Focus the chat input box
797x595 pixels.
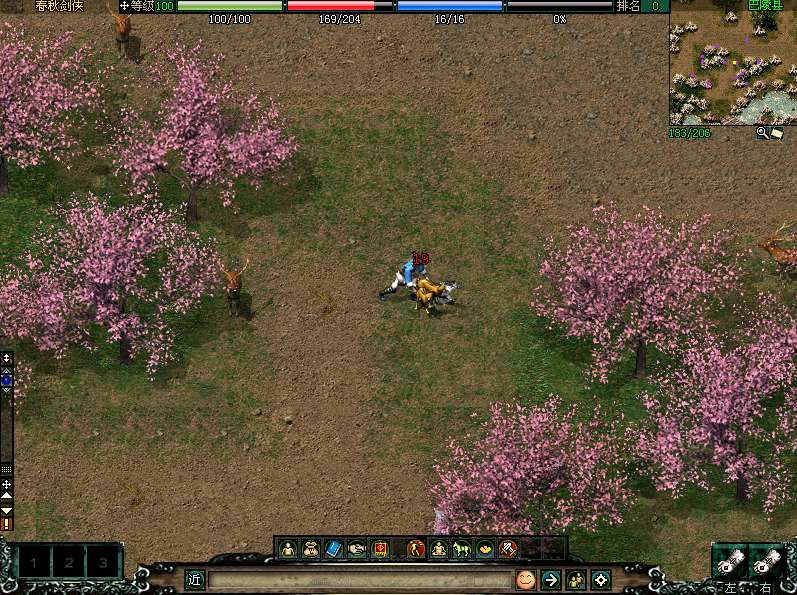tap(360, 579)
